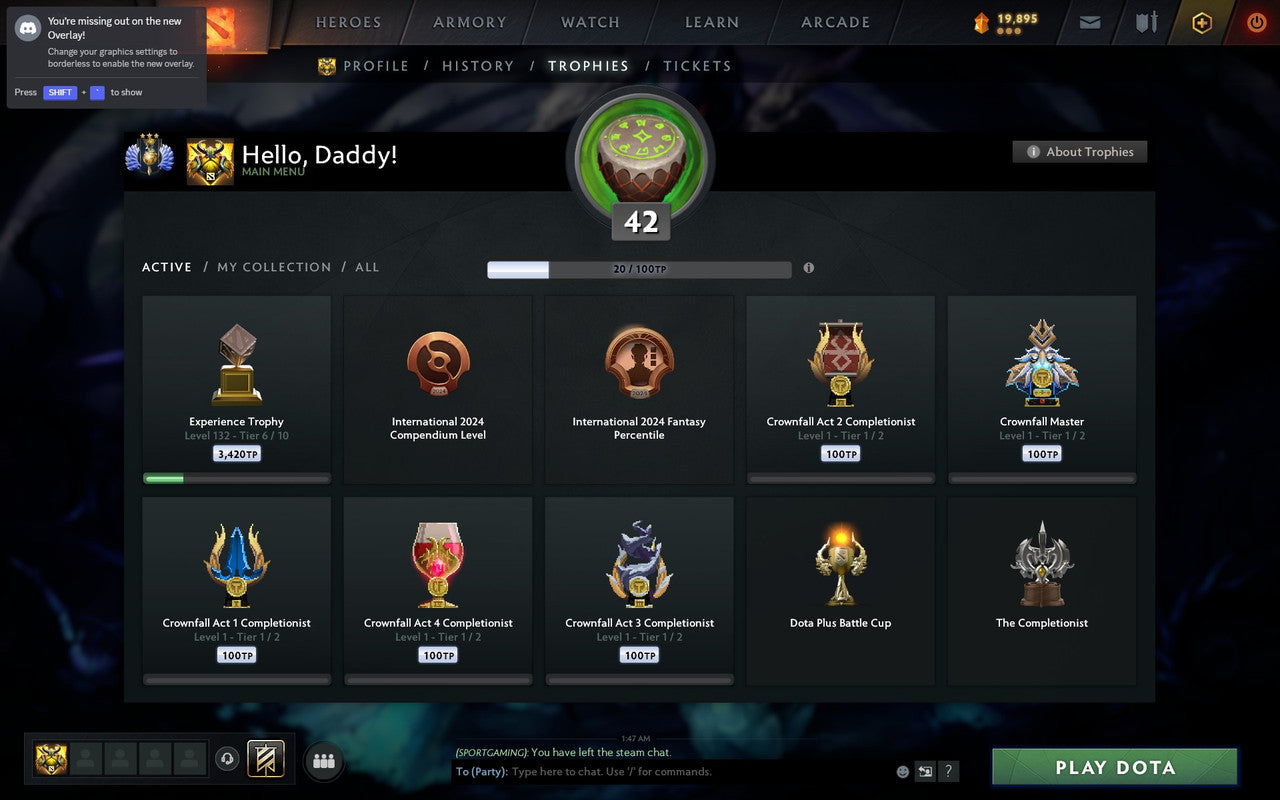Open the battle pass icon beside party slots
The height and width of the screenshot is (800, 1280).
point(268,759)
